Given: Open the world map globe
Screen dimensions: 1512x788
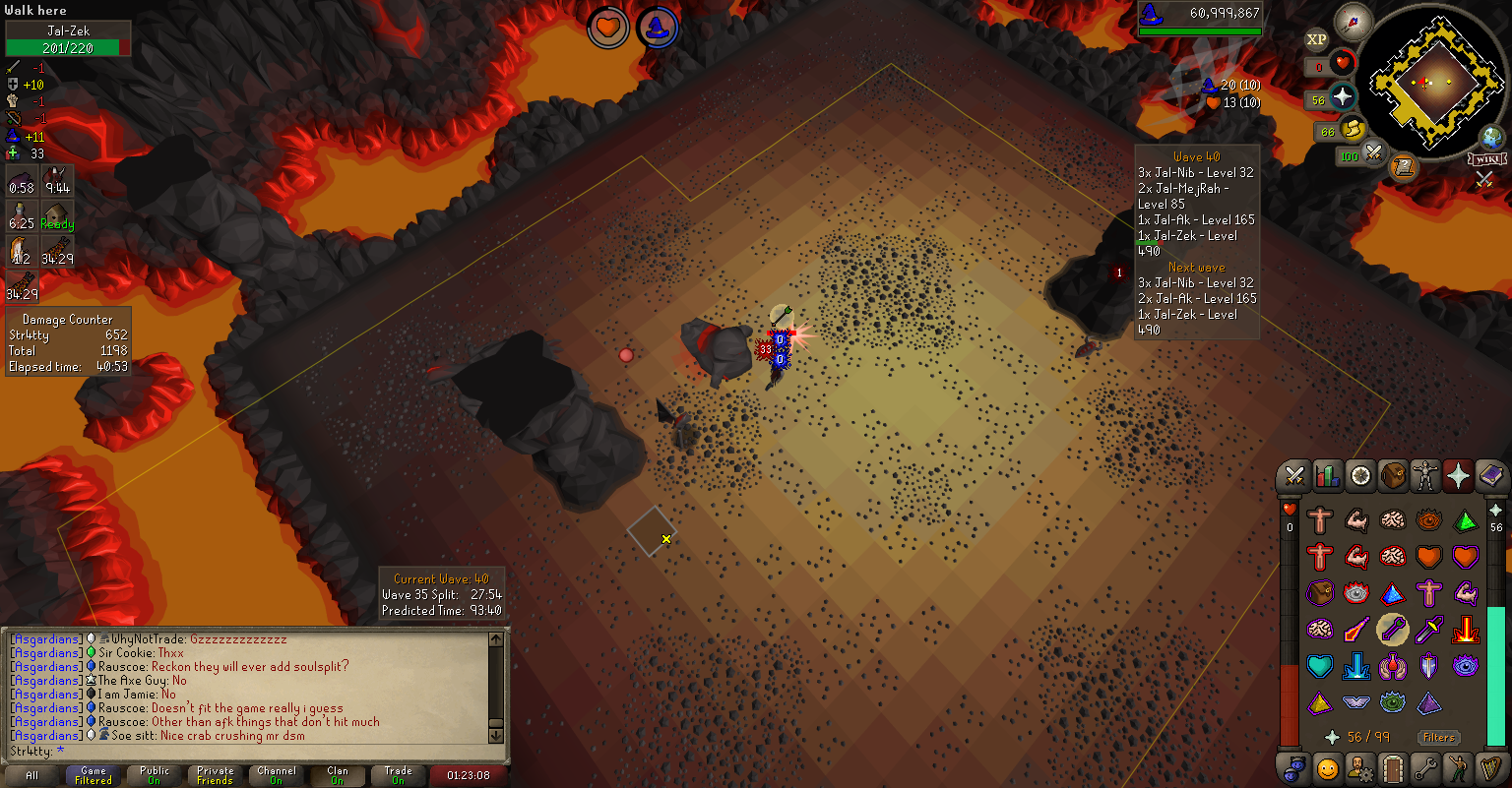Looking at the screenshot, I should pyautogui.click(x=1493, y=137).
